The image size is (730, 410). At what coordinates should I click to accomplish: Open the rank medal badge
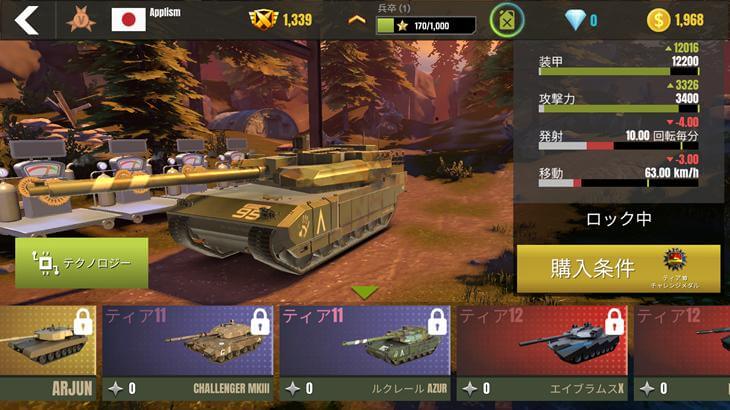tap(81, 20)
